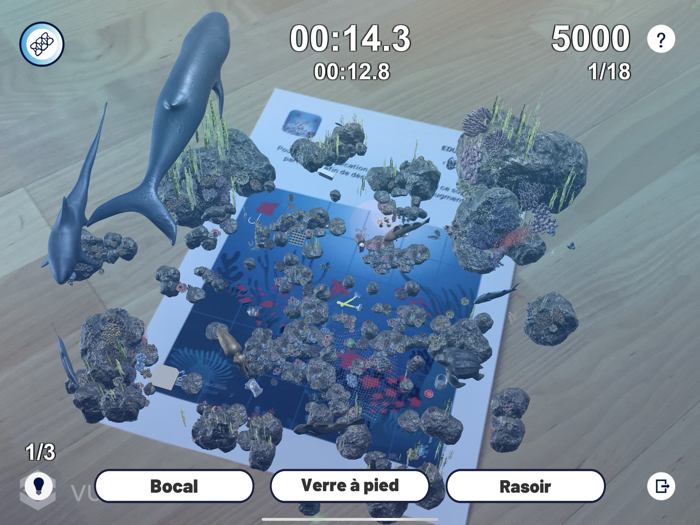This screenshot has width=700, height=525.
Task: Select the Verre à pied option
Action: click(350, 486)
